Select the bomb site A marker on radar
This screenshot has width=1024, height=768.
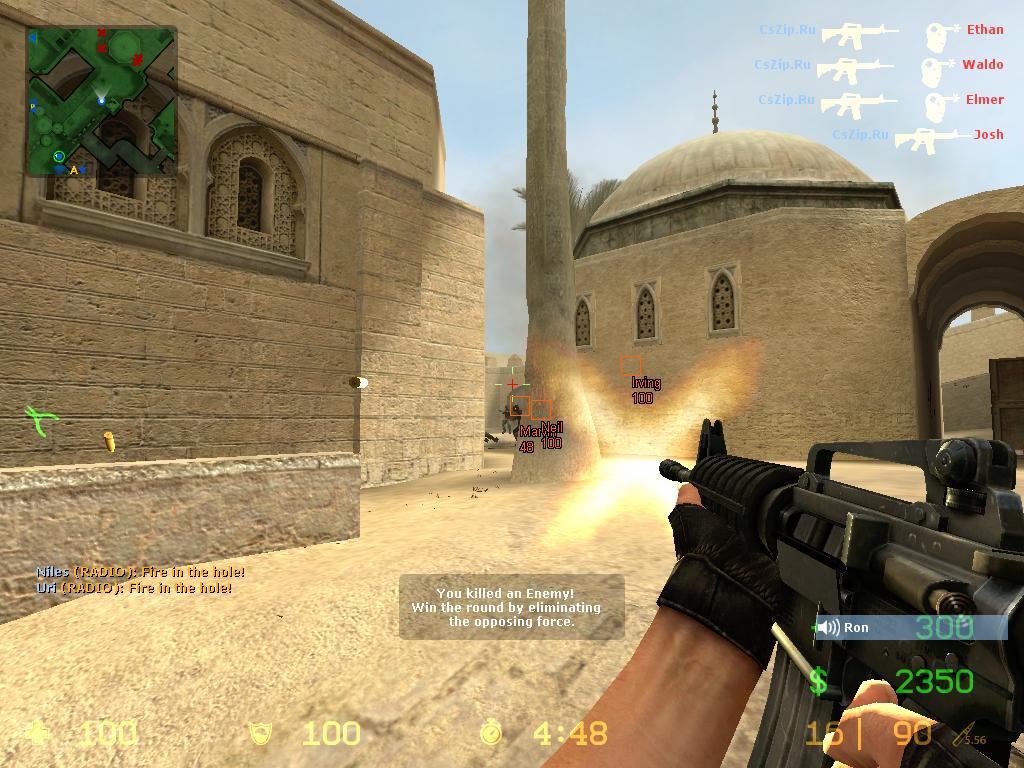pyautogui.click(x=74, y=170)
